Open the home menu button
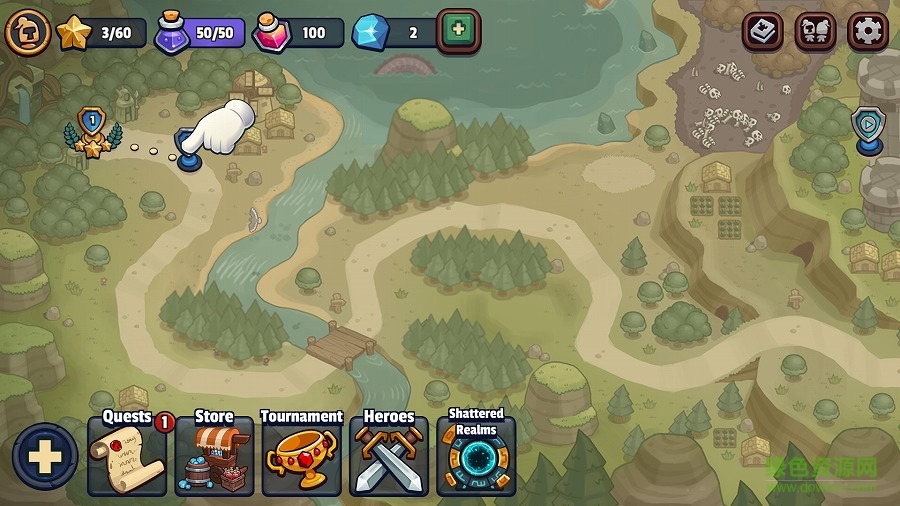Screen dimensions: 900x506 pyautogui.click(x=27, y=33)
